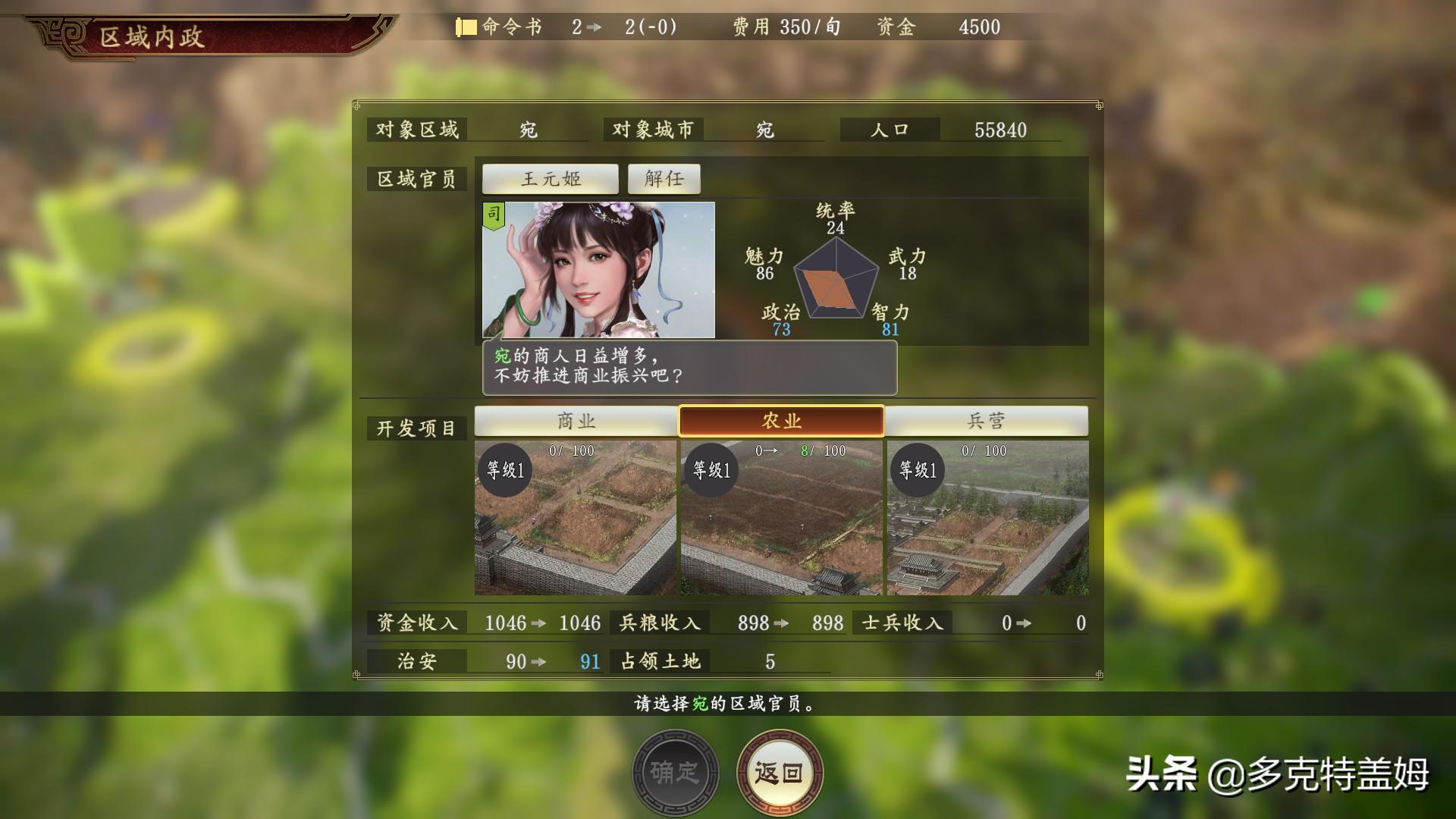Select 王元姬 as region officer
This screenshot has height=819, width=1456.
550,178
